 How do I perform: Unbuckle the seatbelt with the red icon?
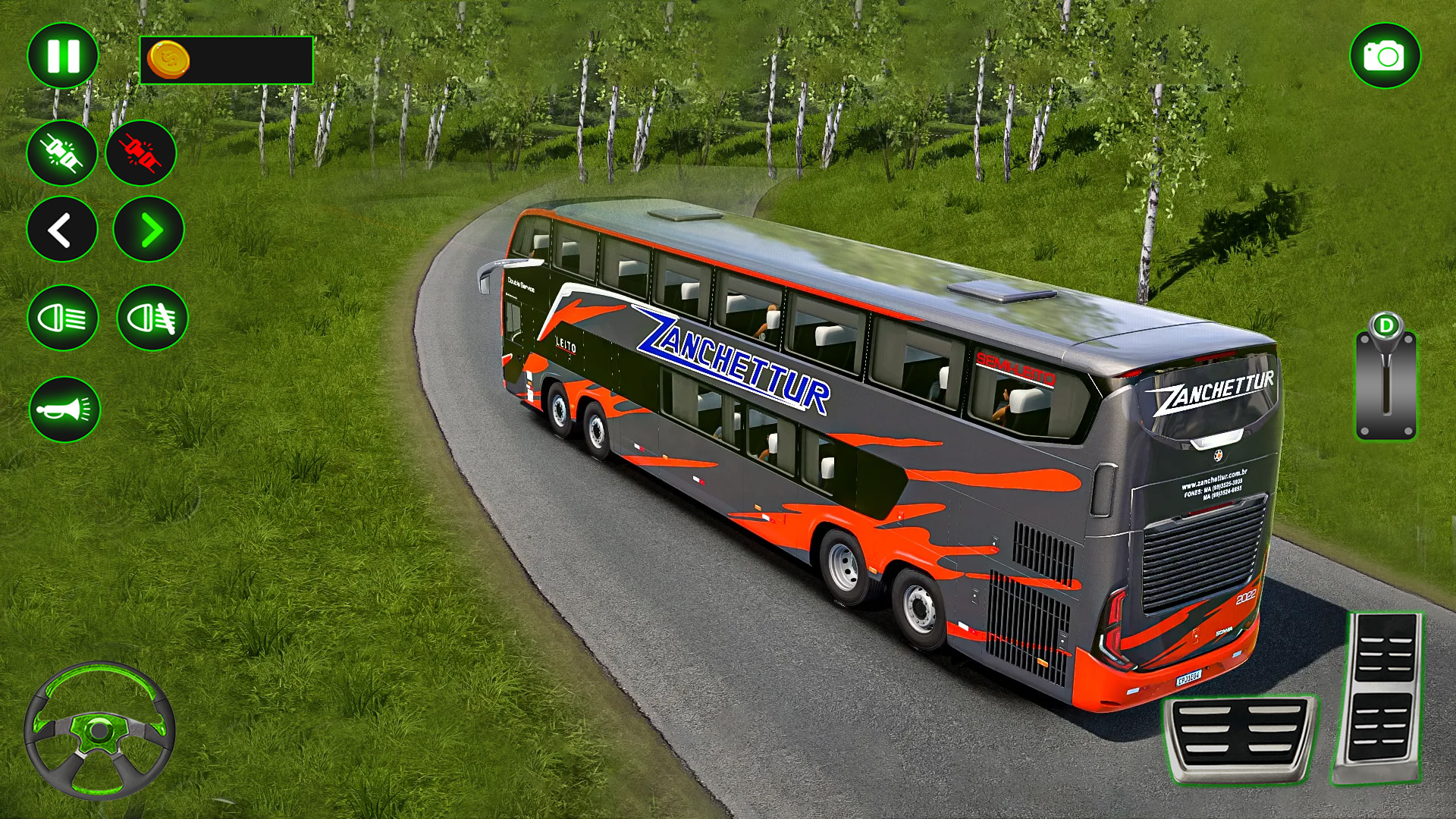click(x=143, y=154)
